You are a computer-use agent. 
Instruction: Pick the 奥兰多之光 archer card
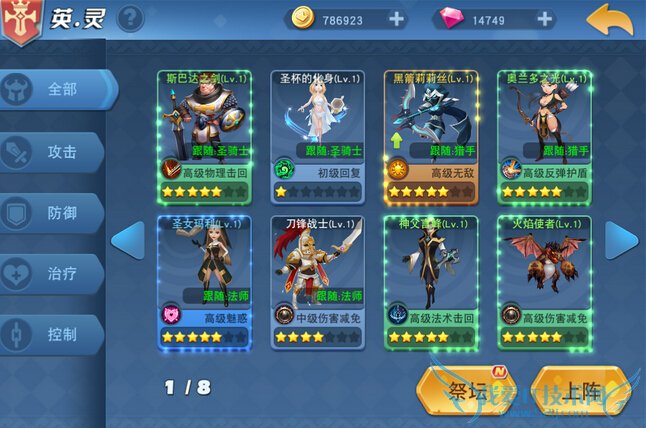point(544,135)
